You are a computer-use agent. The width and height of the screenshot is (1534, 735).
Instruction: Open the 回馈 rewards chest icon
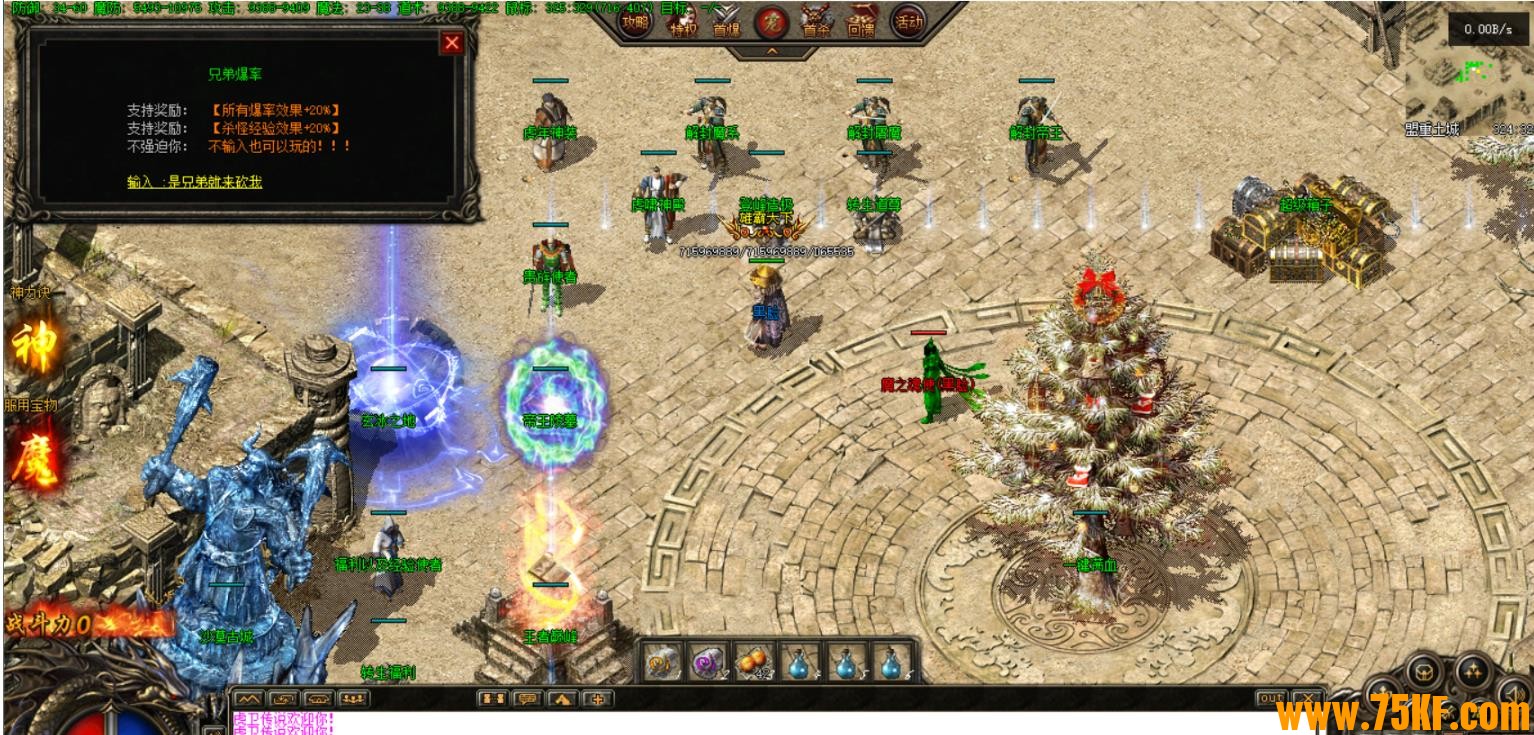pos(861,22)
